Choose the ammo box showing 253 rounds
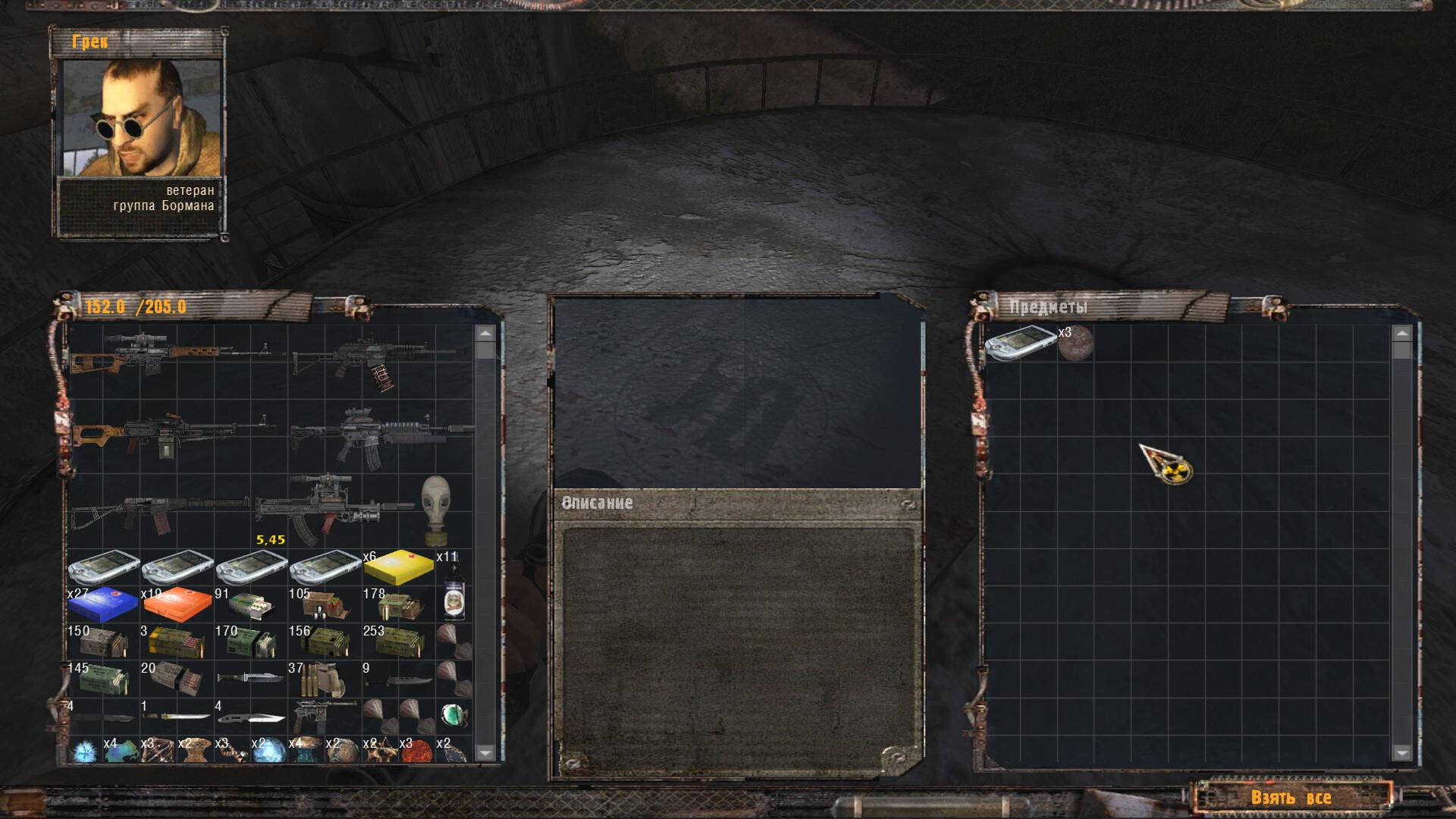Screen dimensions: 1456x819 pos(398,642)
